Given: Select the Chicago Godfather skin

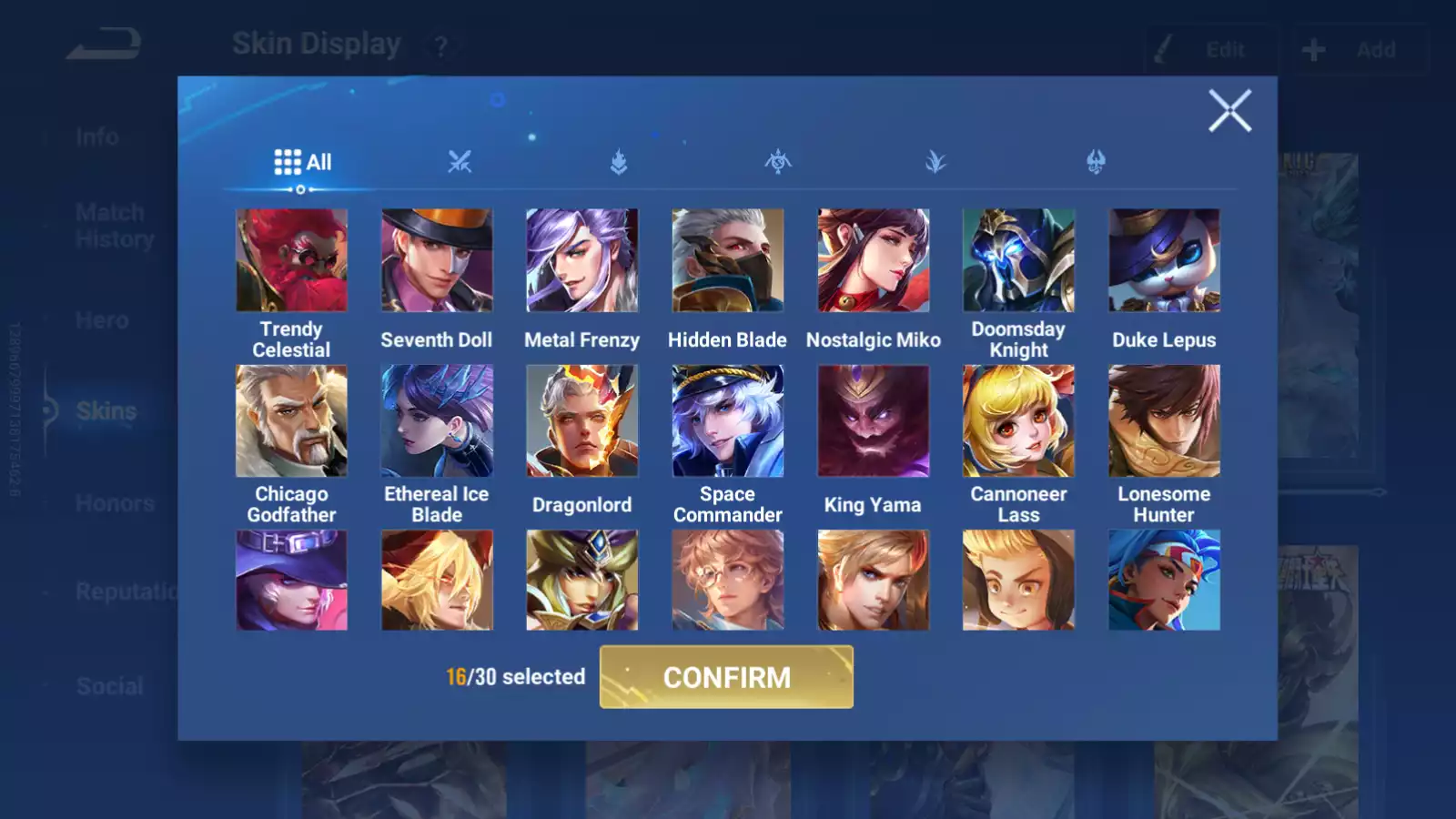Looking at the screenshot, I should click(291, 420).
